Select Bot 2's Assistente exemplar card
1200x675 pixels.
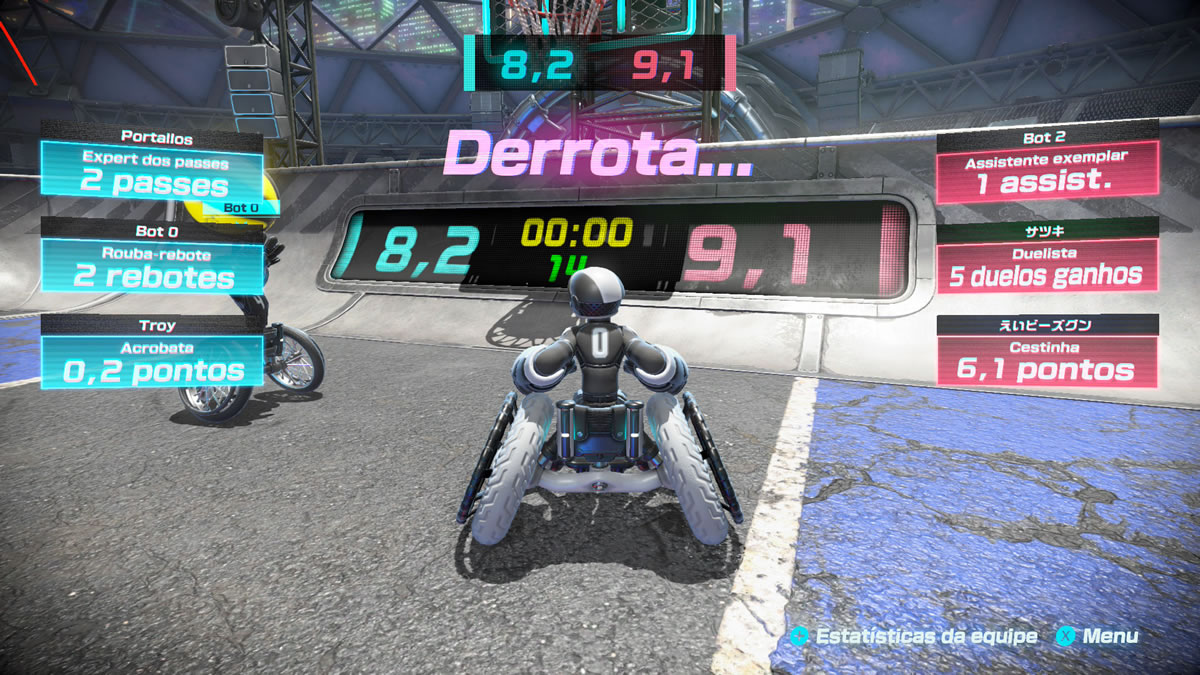1047,172
